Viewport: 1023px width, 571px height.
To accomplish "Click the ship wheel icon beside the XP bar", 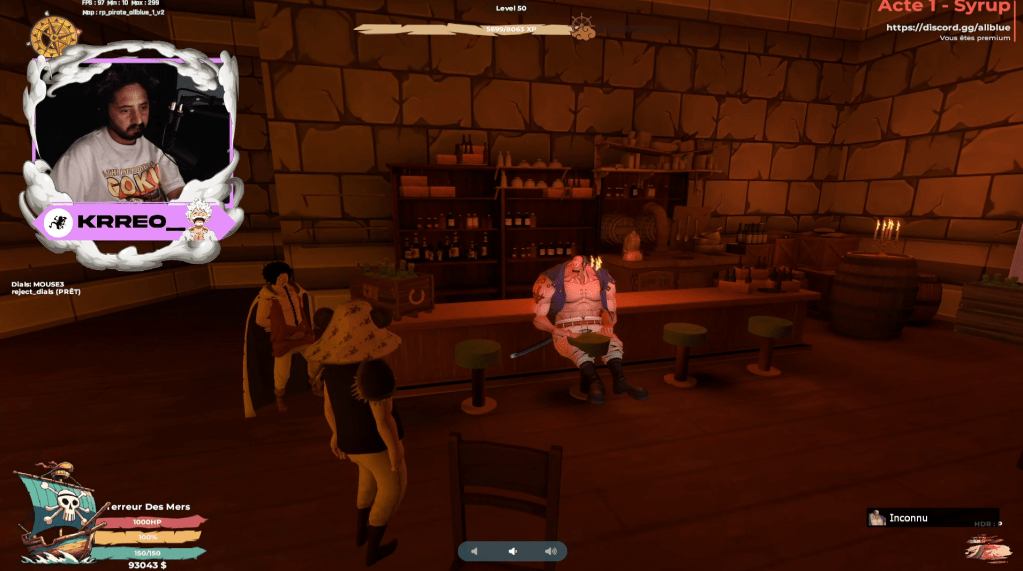I will click(582, 27).
